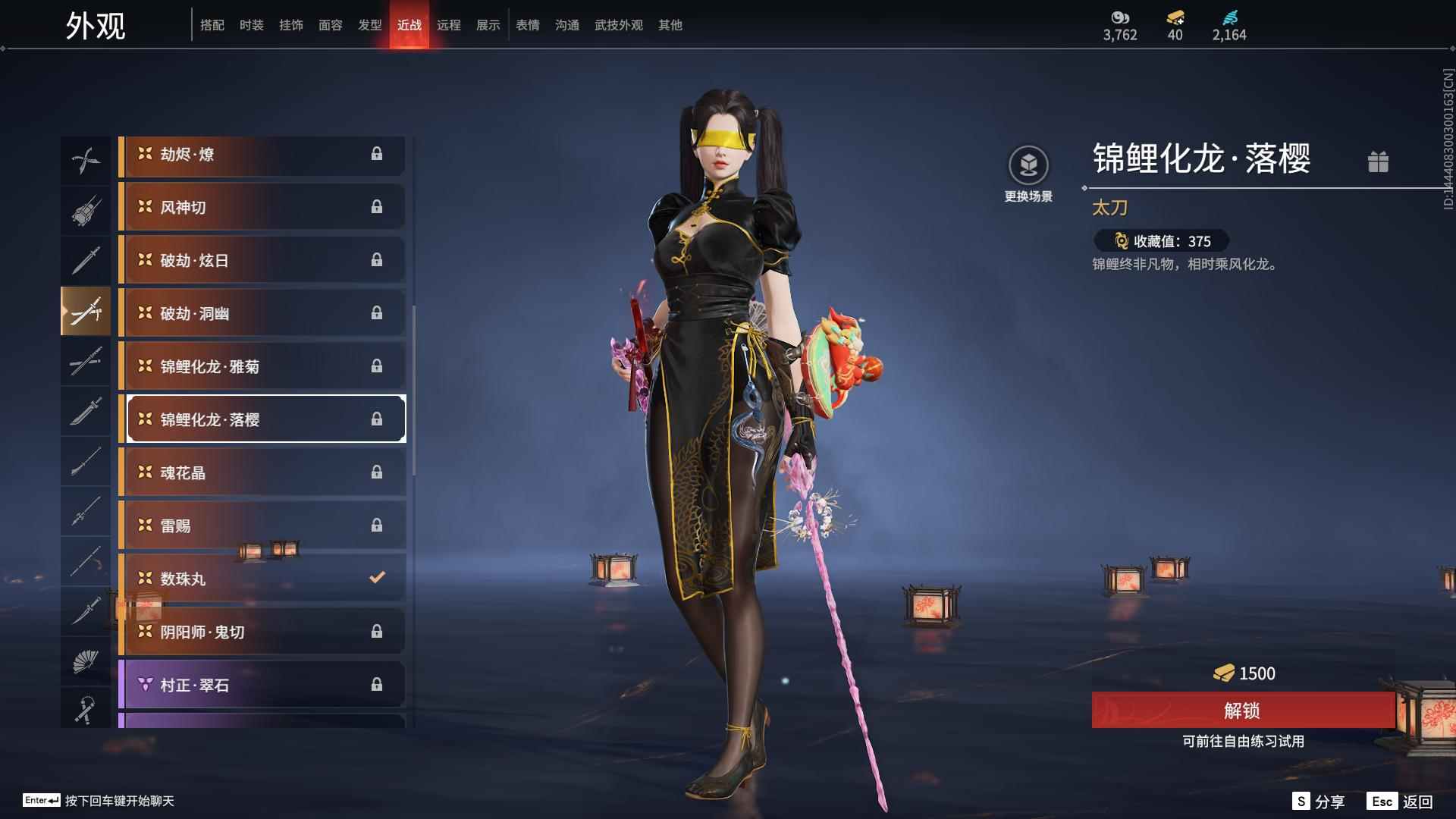Viewport: 1456px width, 819px height.
Task: Toggle the equipped checkmark on 数珠丸
Action: tap(377, 577)
